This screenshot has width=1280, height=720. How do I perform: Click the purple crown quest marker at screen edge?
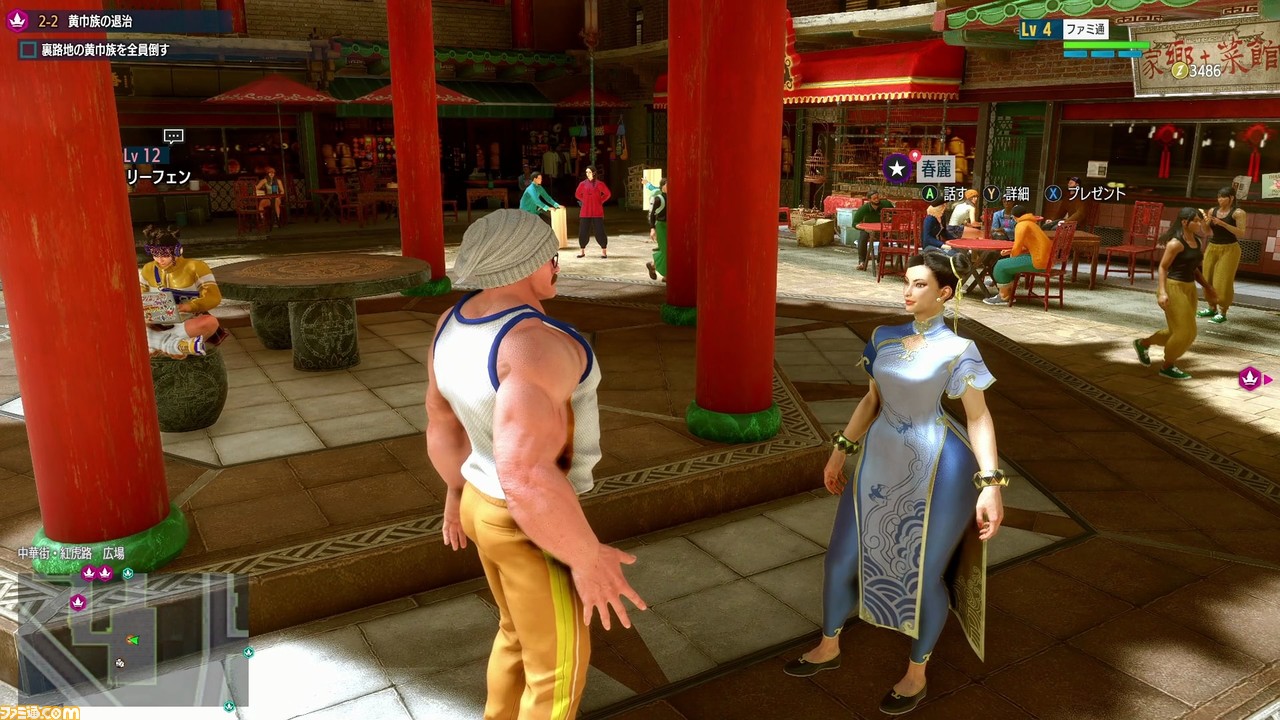(x=1249, y=378)
